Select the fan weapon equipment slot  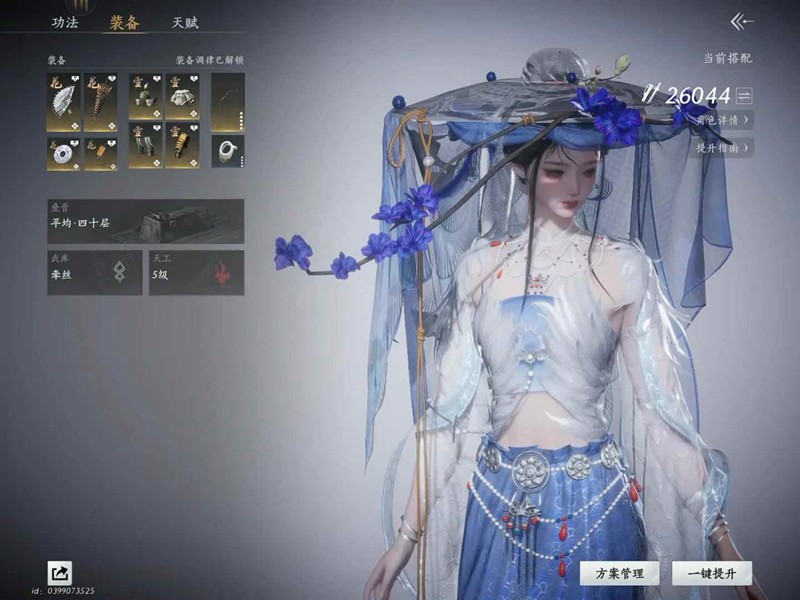[63, 101]
